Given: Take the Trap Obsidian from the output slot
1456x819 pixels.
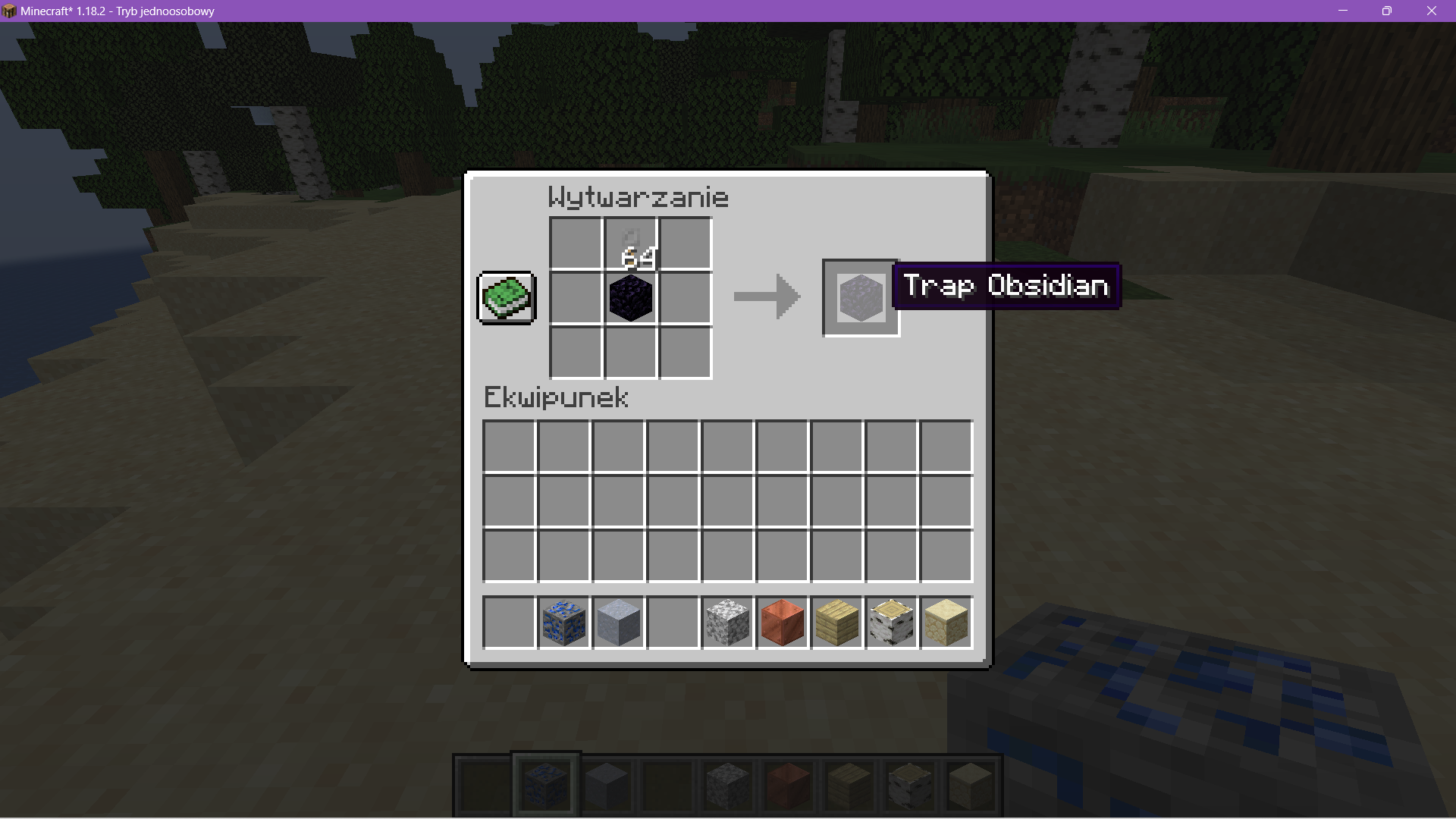Looking at the screenshot, I should point(859,297).
